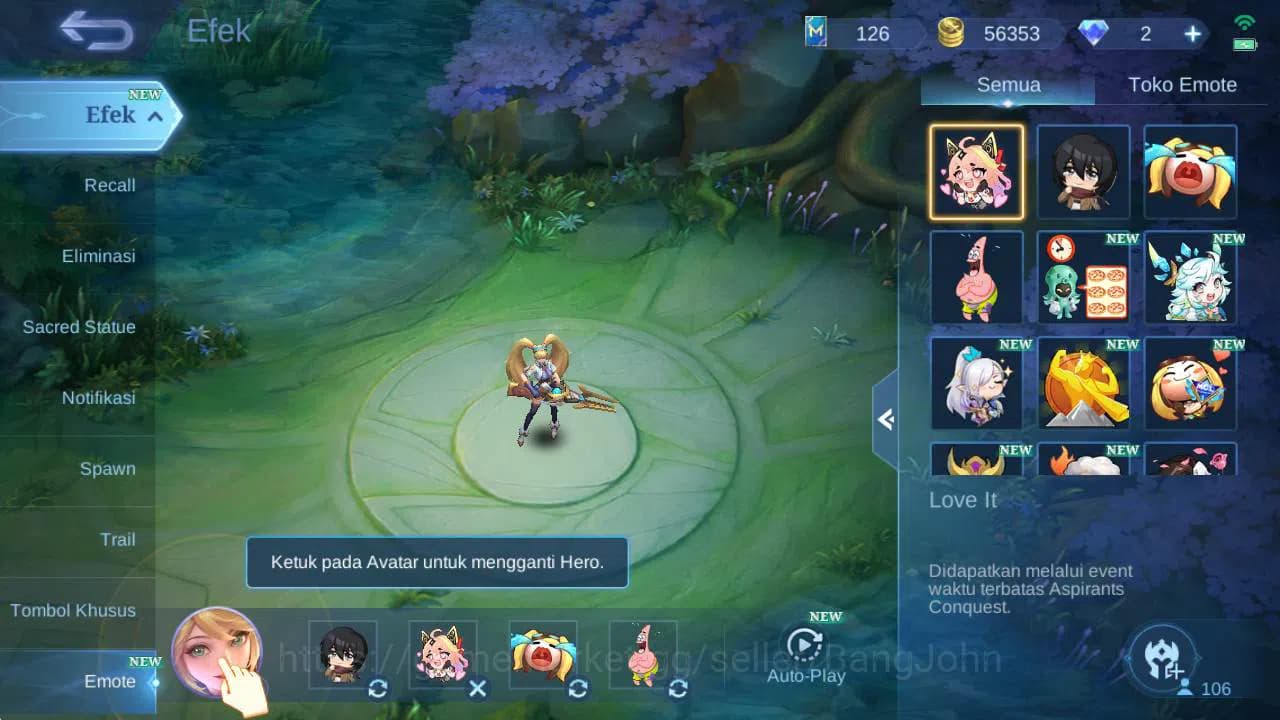The image size is (1280, 720).
Task: Select the dark-haired boy emote thumbnail
Action: pos(1083,171)
